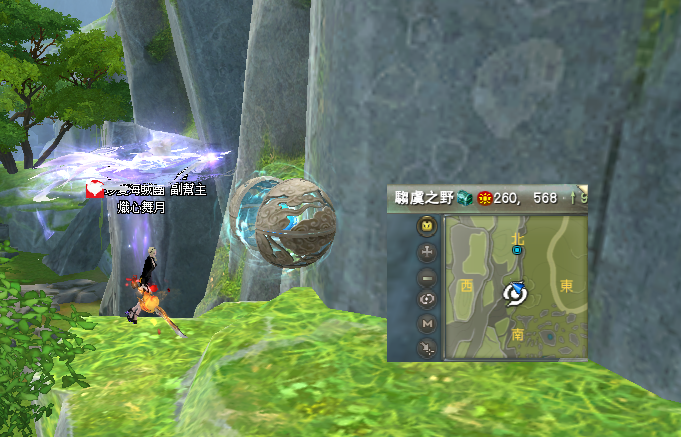This screenshot has height=437, width=681.
Task: Toggle the yellow face button atop minimap sidebar
Action: pyautogui.click(x=427, y=226)
